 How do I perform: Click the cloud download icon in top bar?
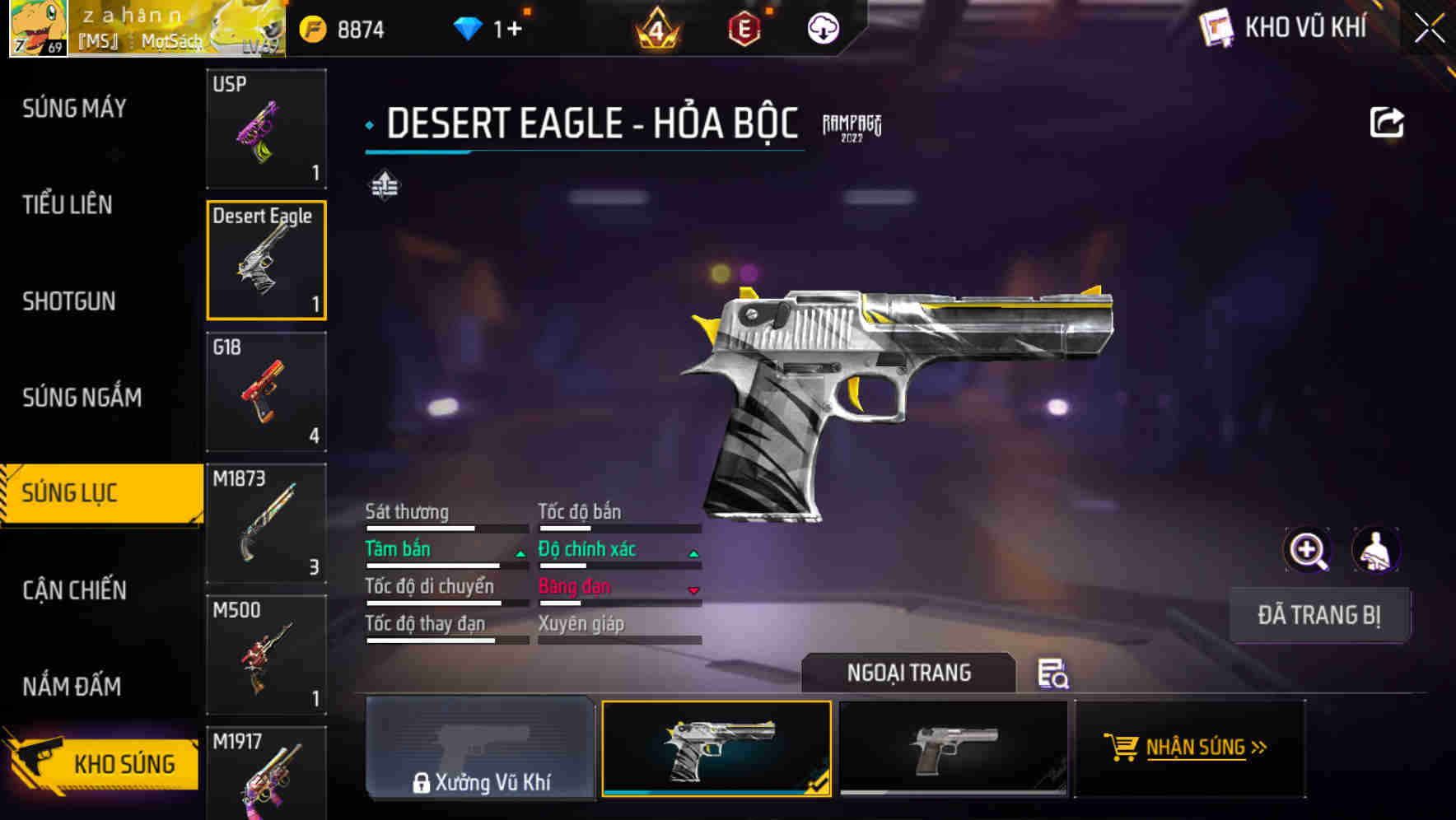click(x=823, y=27)
